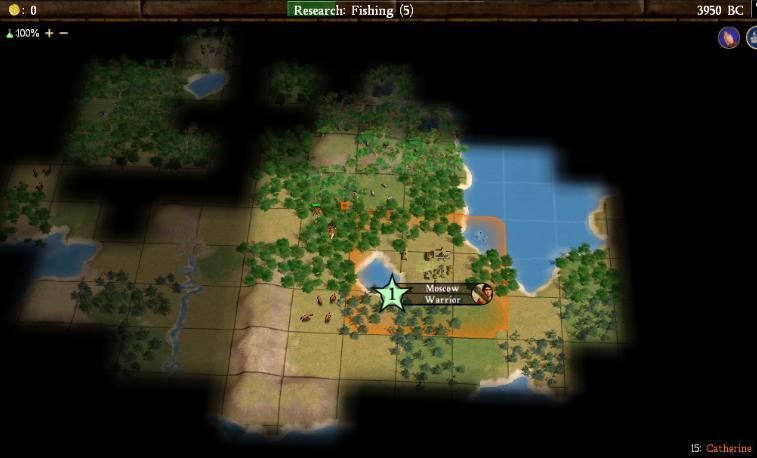
Task: Decrease the research rate with the minus button
Action: tap(64, 33)
